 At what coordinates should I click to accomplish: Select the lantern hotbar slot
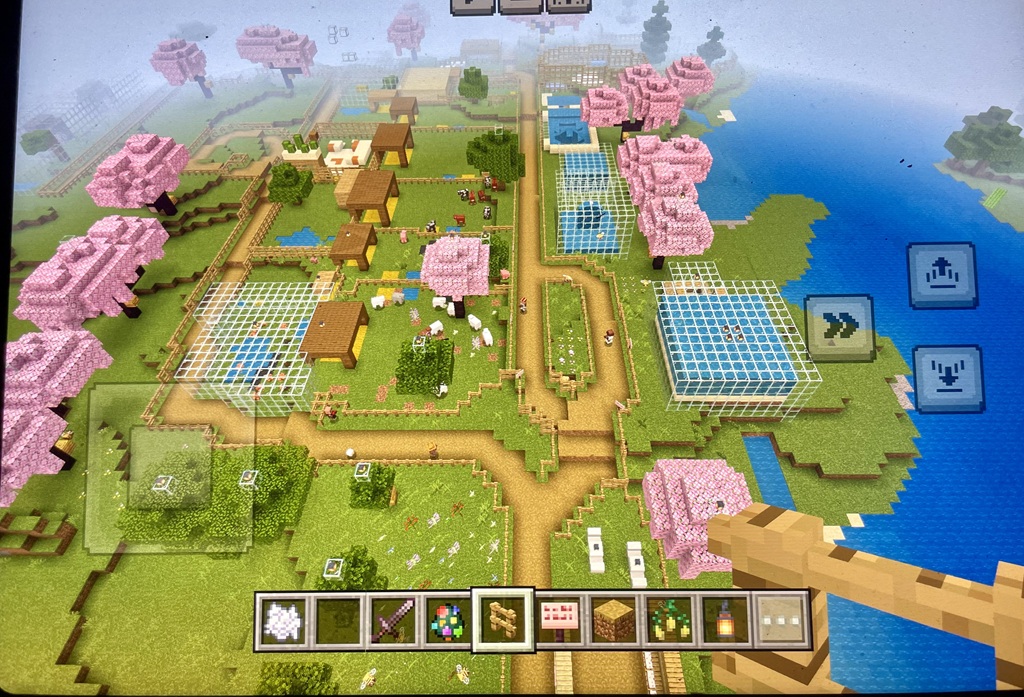723,620
